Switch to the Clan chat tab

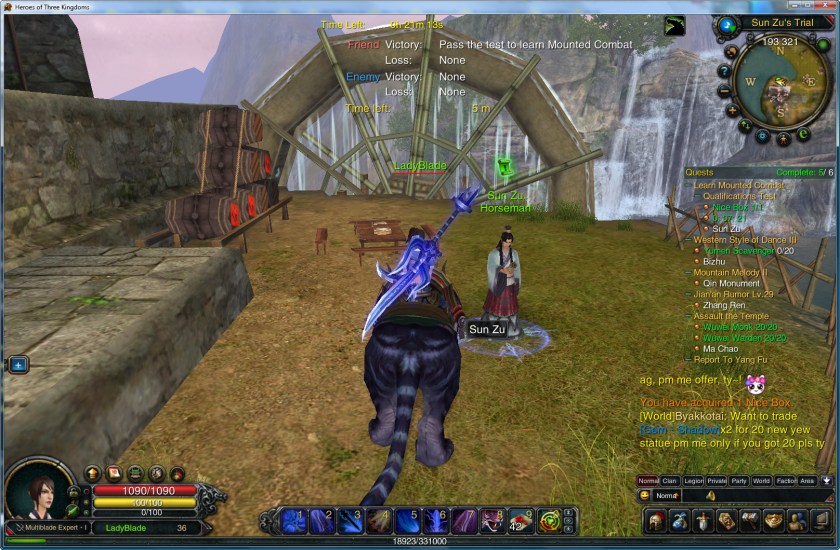click(670, 481)
